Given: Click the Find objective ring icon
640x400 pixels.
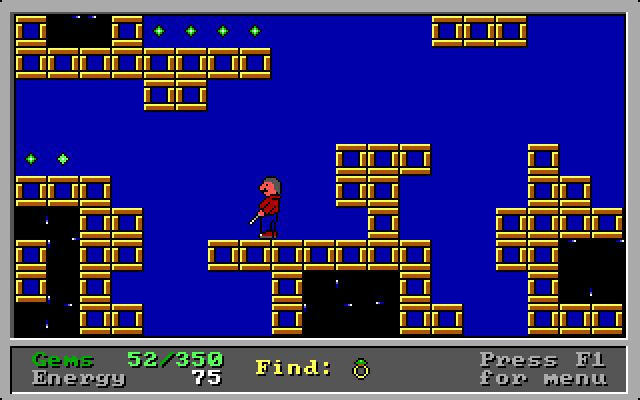Looking at the screenshot, I should [361, 369].
